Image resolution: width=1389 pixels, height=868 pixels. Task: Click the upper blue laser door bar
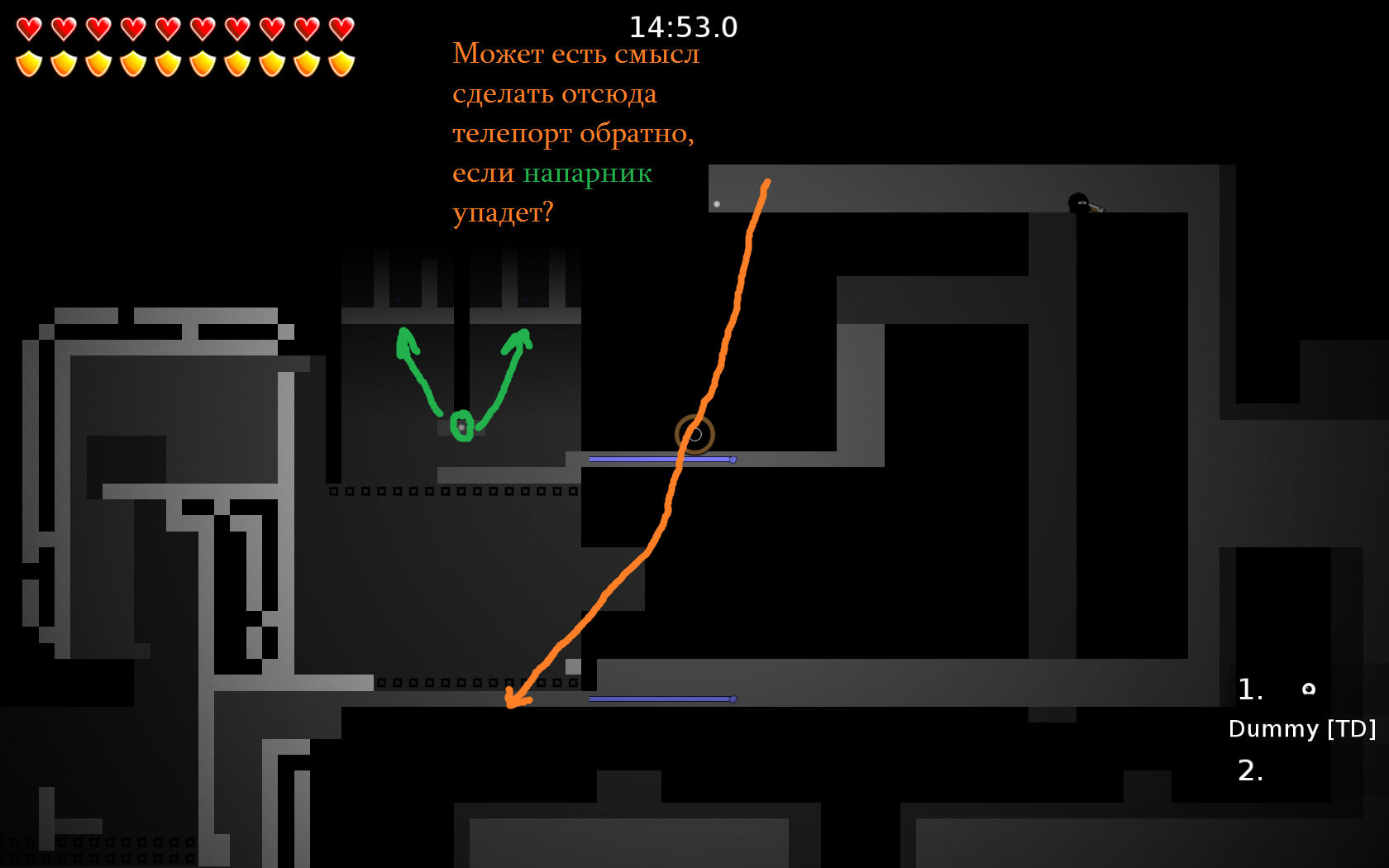click(661, 457)
